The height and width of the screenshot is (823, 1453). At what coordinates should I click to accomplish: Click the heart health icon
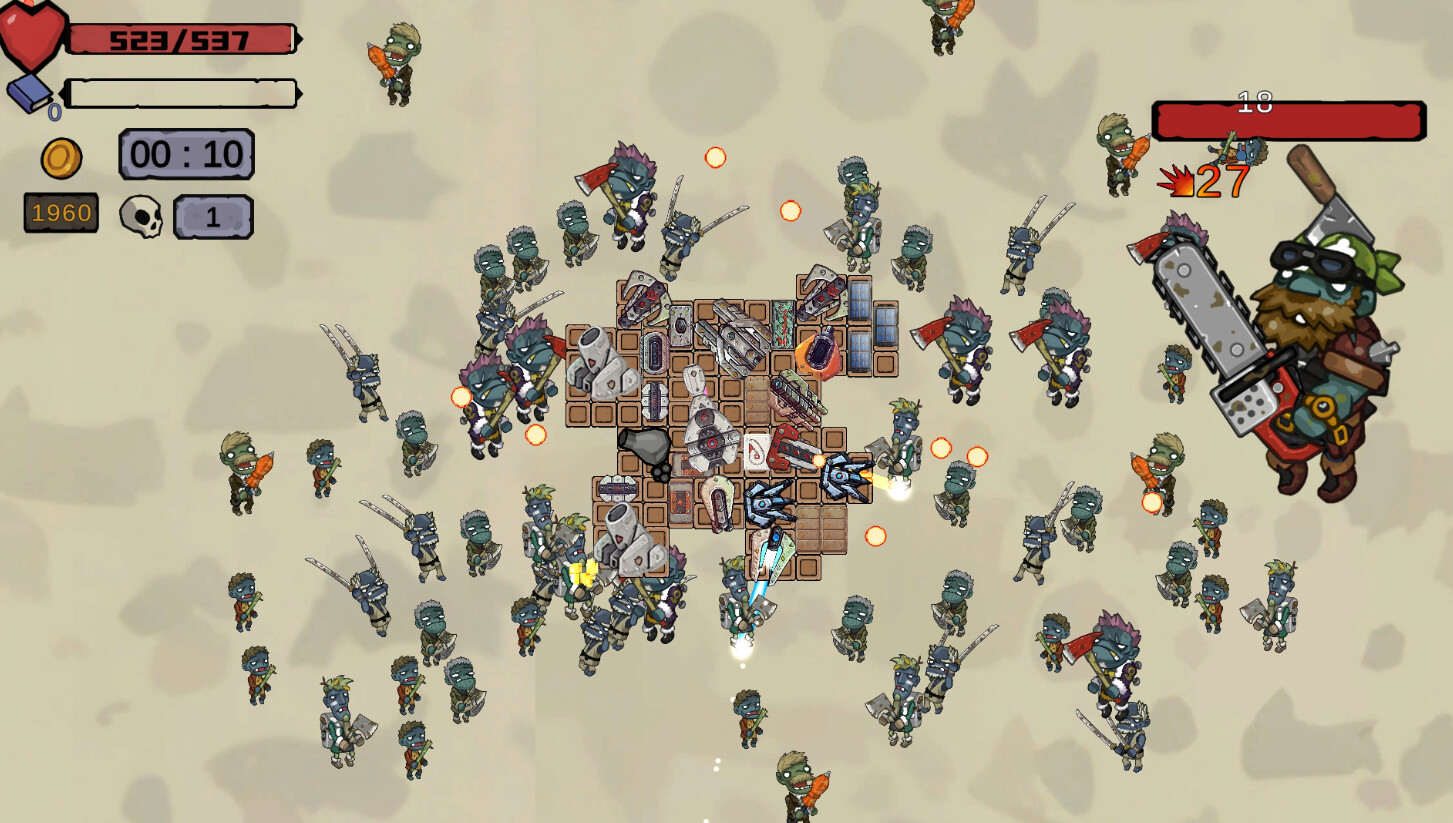click(30, 30)
